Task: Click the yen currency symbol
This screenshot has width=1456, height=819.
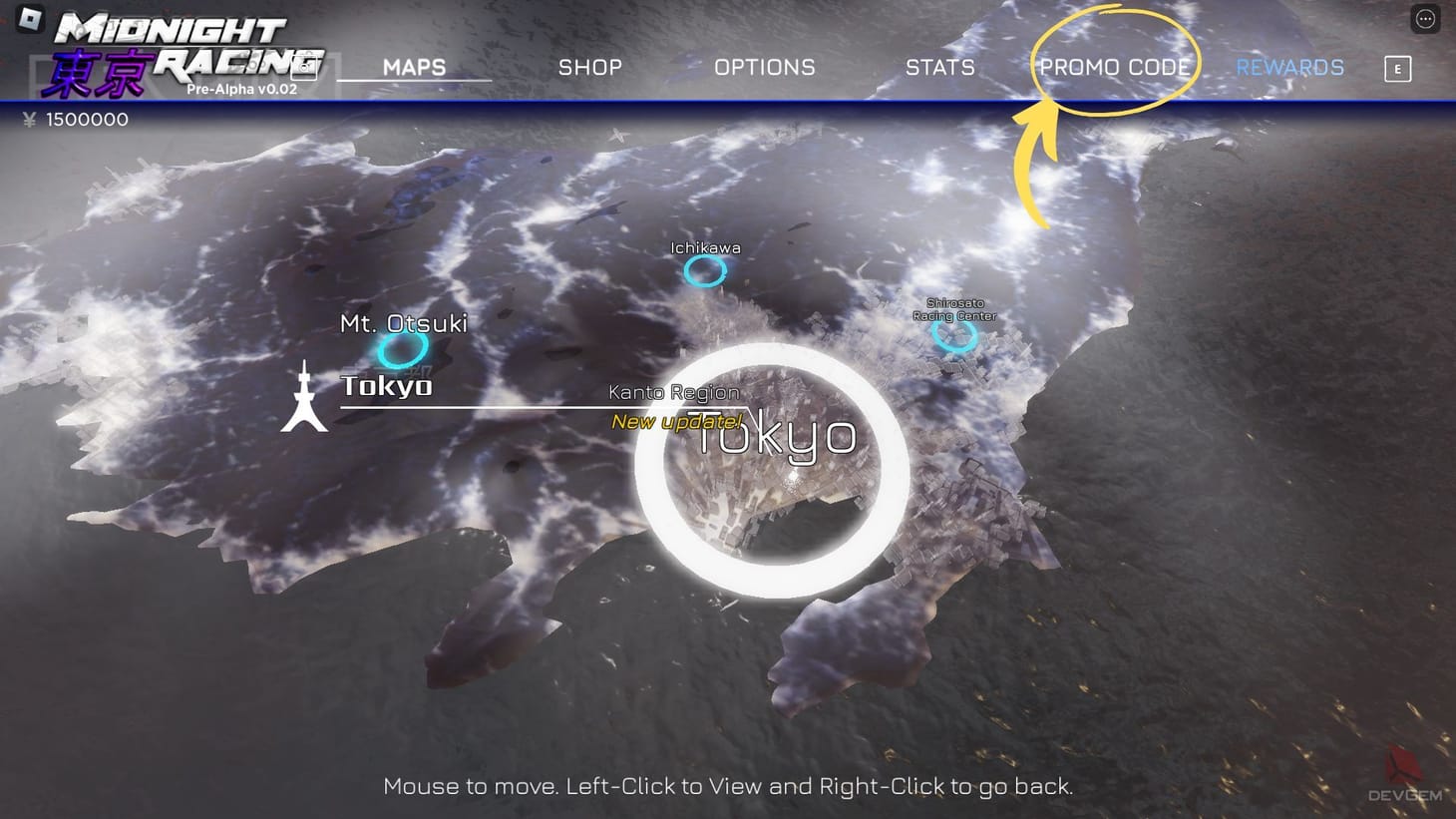Action: pyautogui.click(x=28, y=120)
